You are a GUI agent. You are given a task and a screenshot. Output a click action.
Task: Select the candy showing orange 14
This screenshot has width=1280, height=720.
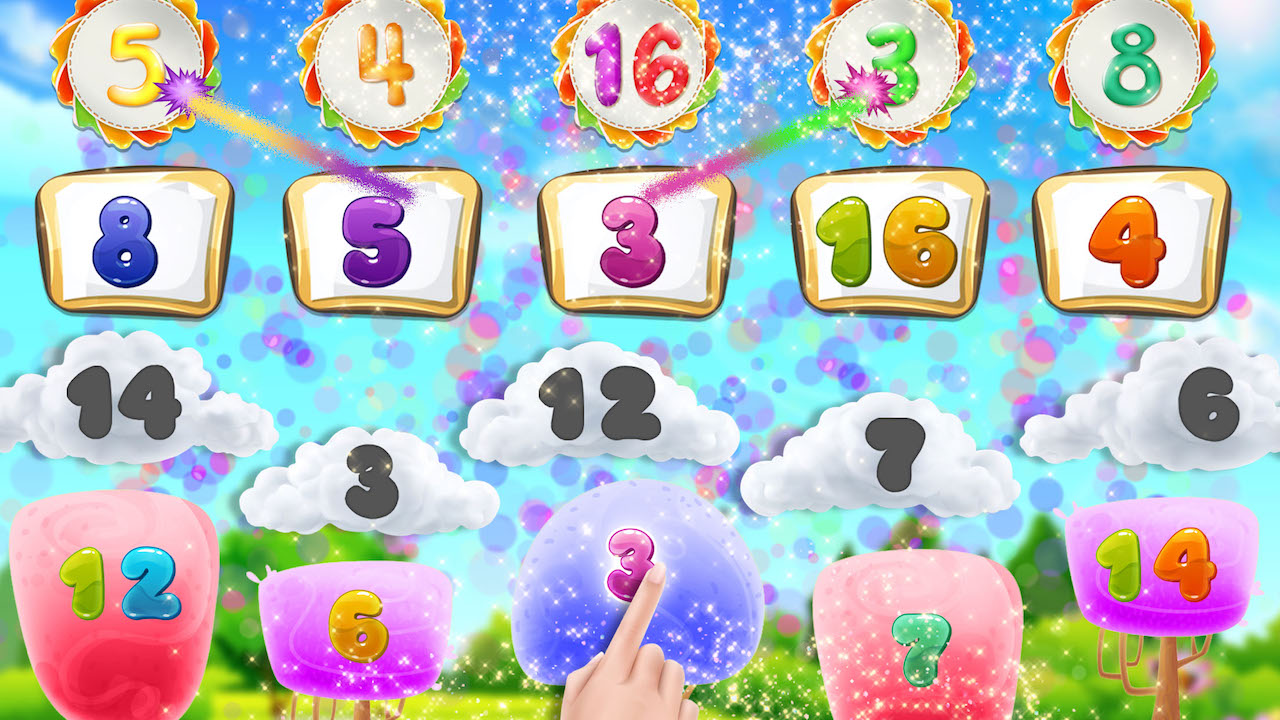pos(1155,560)
